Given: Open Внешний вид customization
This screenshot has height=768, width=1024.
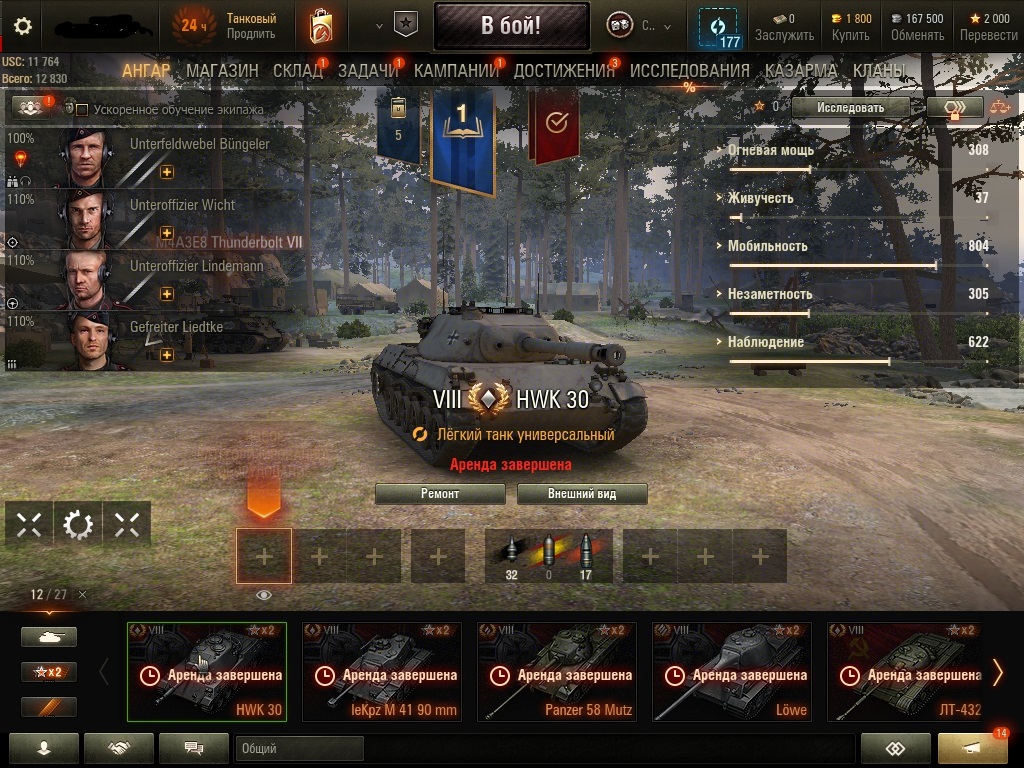Looking at the screenshot, I should pyautogui.click(x=582, y=494).
